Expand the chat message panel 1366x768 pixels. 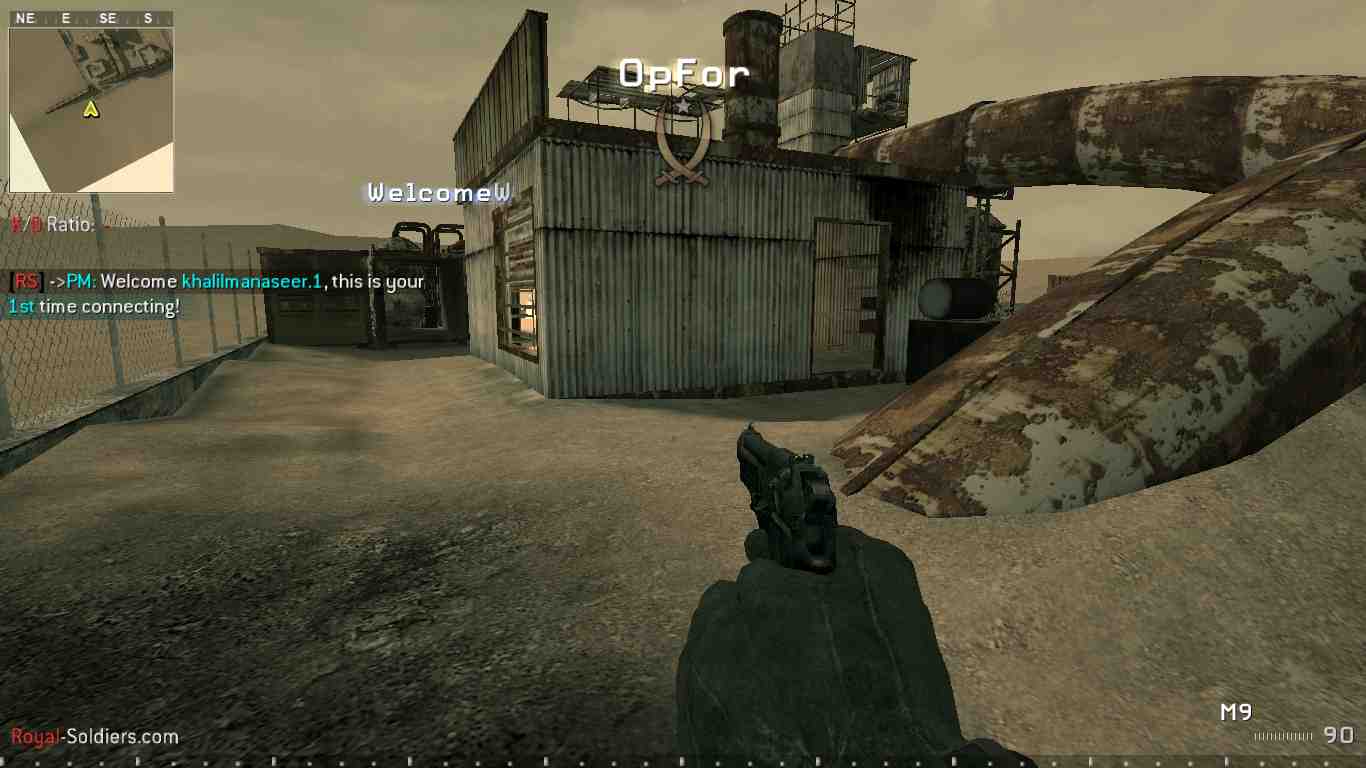click(215, 293)
